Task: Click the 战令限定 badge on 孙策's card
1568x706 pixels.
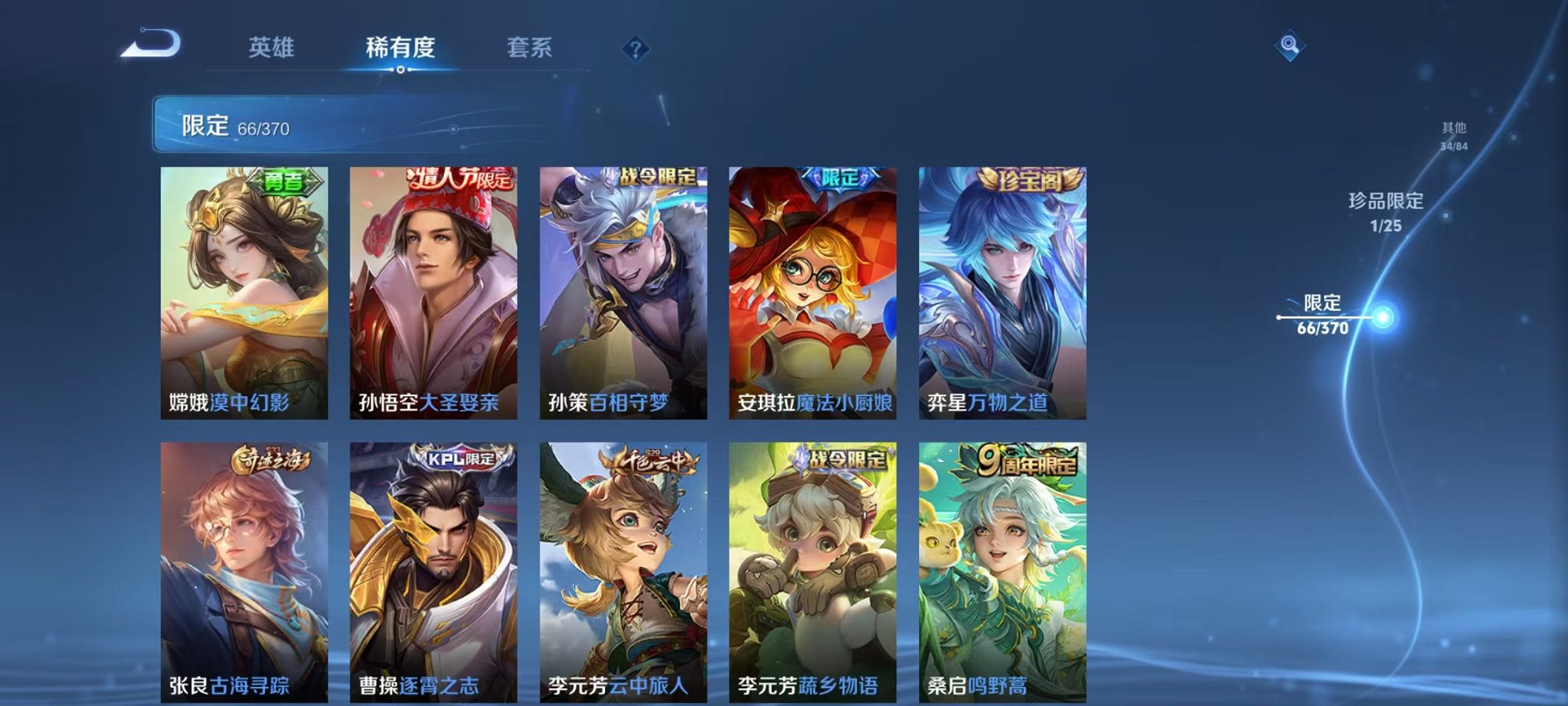Action: coord(657,175)
